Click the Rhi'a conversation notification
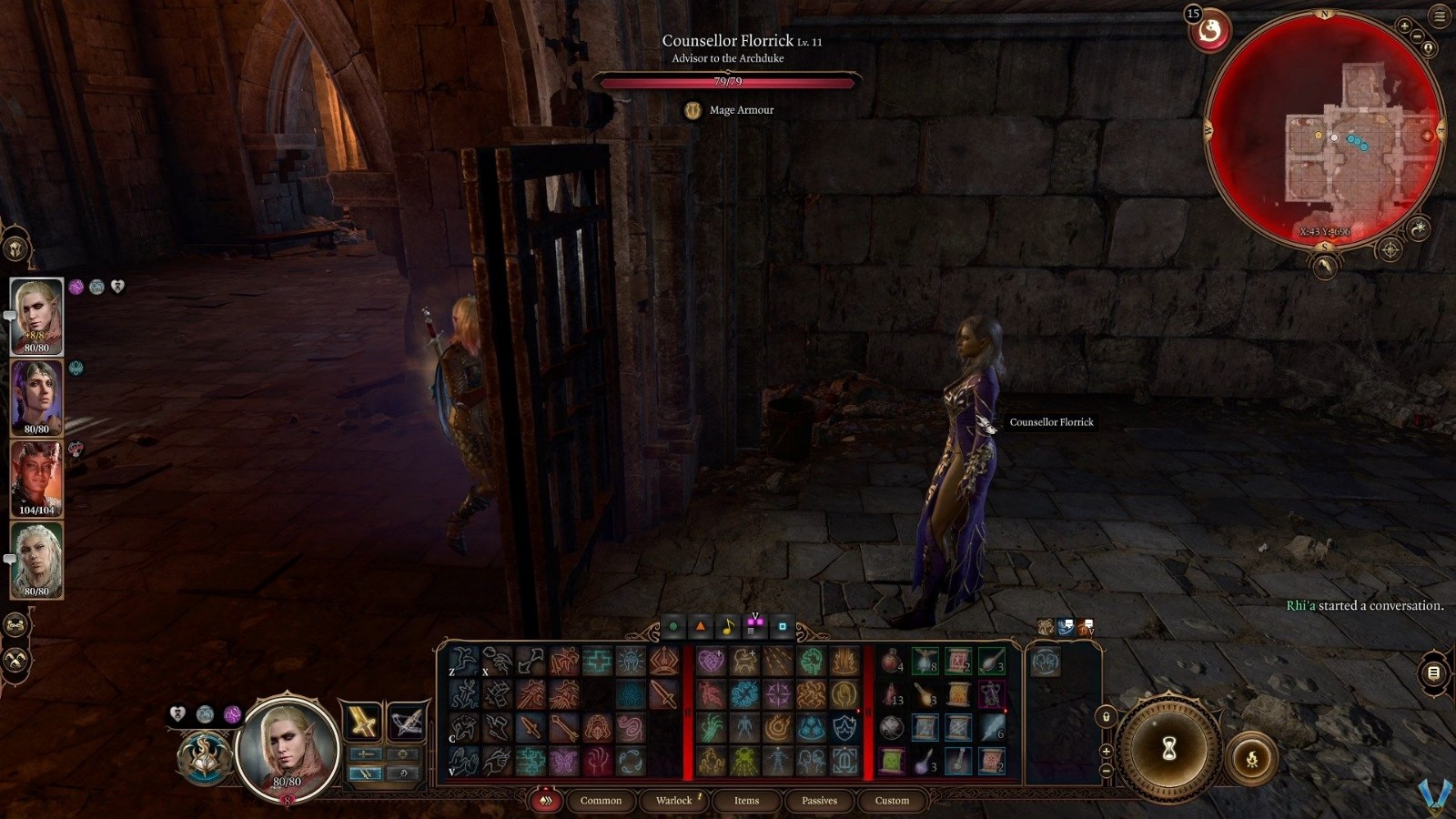 pyautogui.click(x=1365, y=604)
